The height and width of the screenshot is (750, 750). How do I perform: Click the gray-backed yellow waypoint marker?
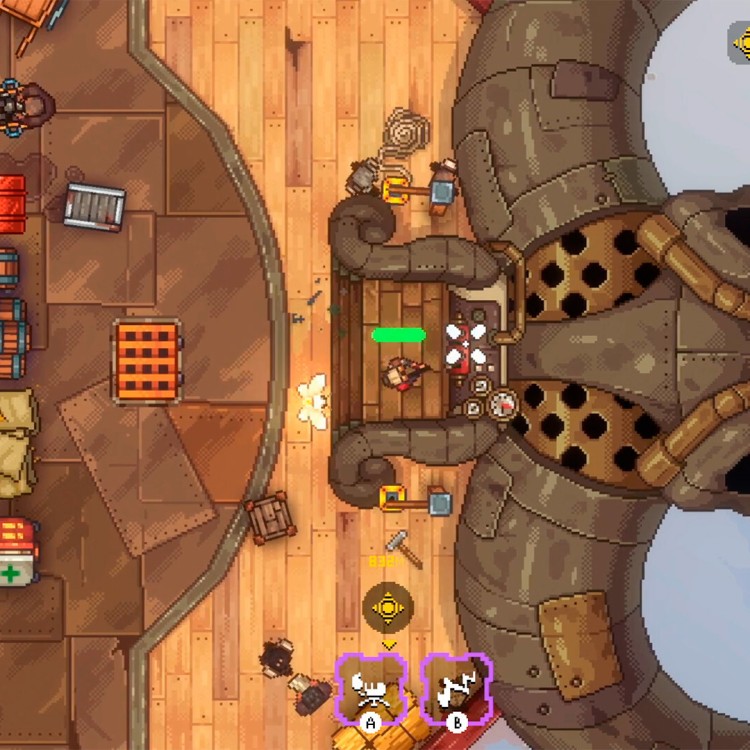point(742,41)
